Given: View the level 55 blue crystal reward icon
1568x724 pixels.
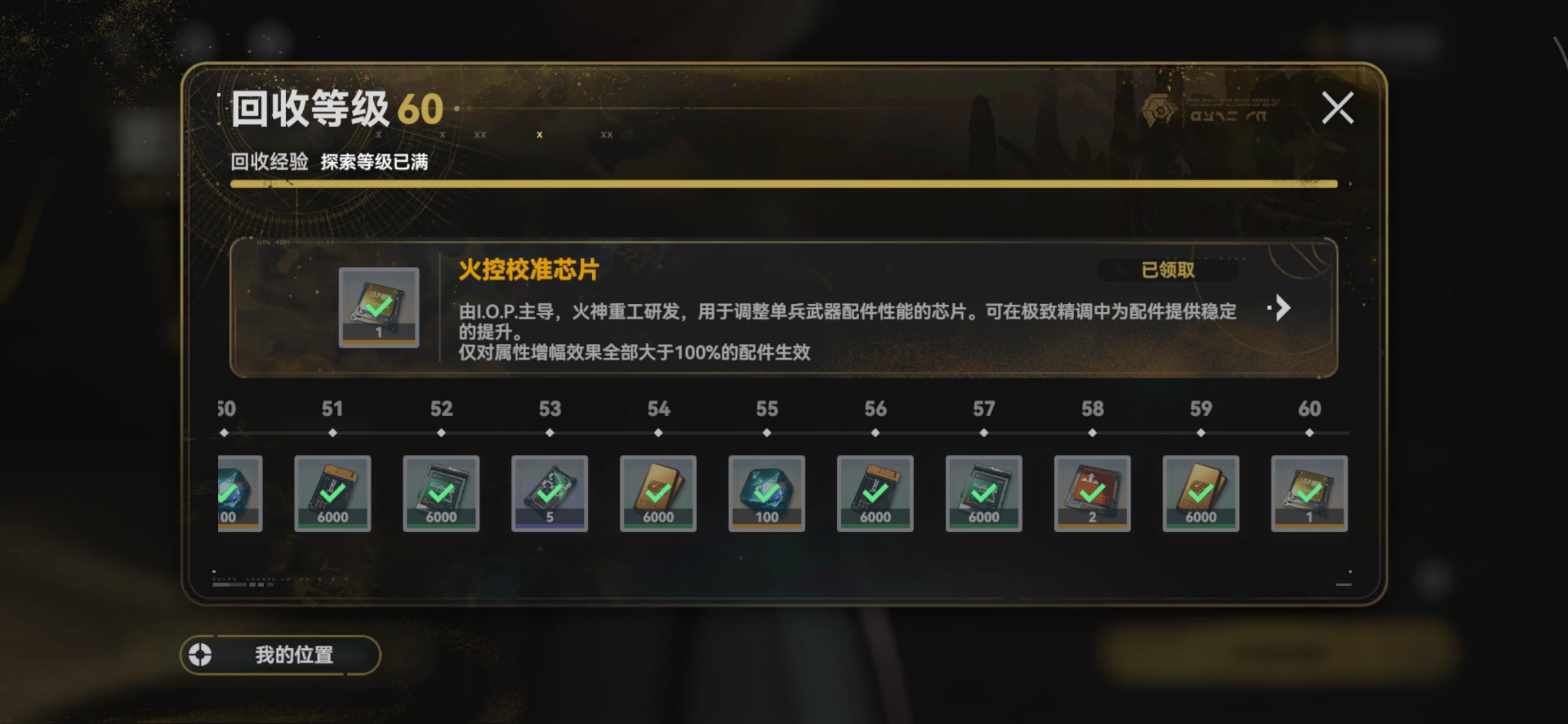Looking at the screenshot, I should [766, 493].
